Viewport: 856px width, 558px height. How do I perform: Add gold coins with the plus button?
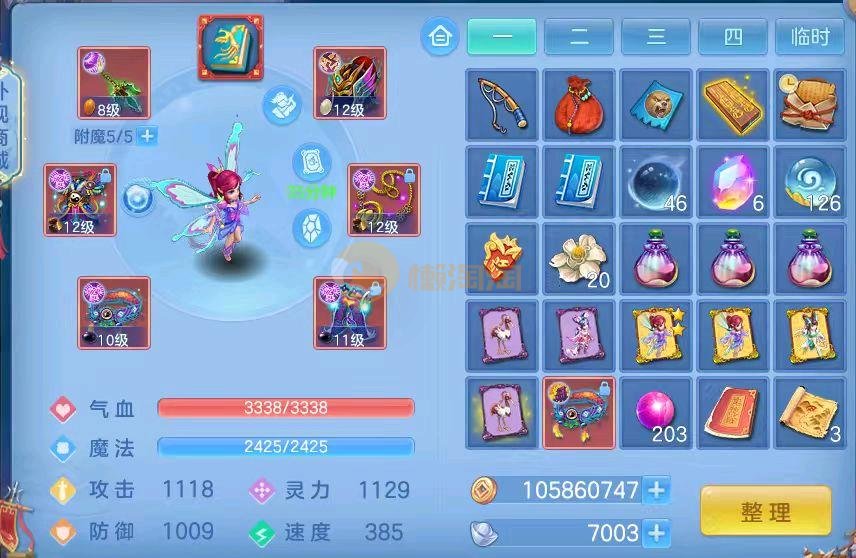click(x=657, y=490)
